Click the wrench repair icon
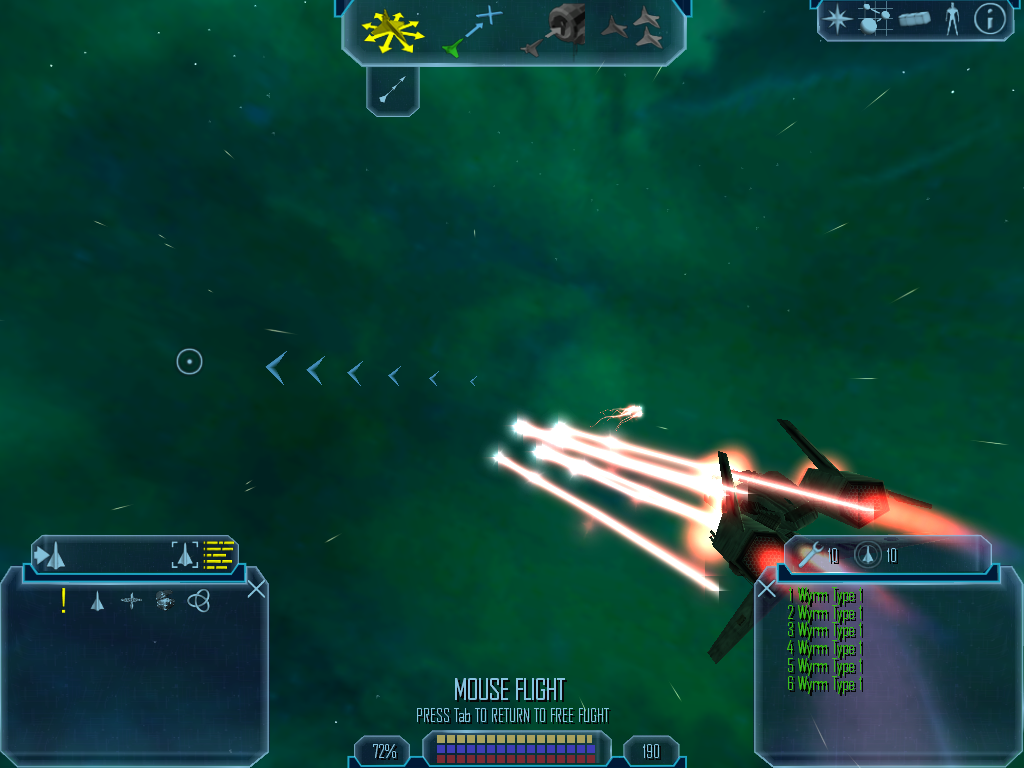Image resolution: width=1024 pixels, height=768 pixels. (x=810, y=554)
